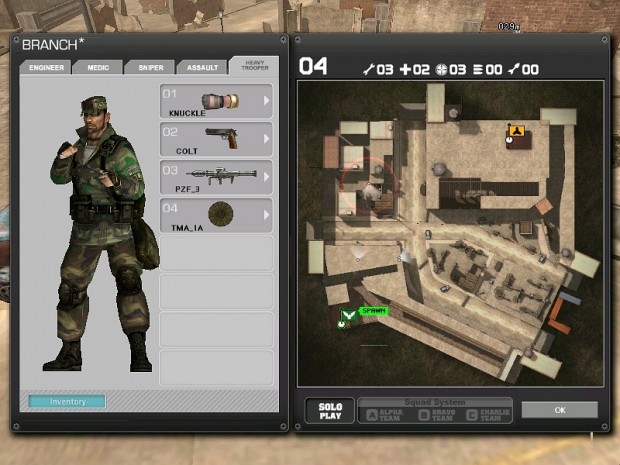The height and width of the screenshot is (465, 620).
Task: Choose the Colt pistol slot
Action: (215, 139)
